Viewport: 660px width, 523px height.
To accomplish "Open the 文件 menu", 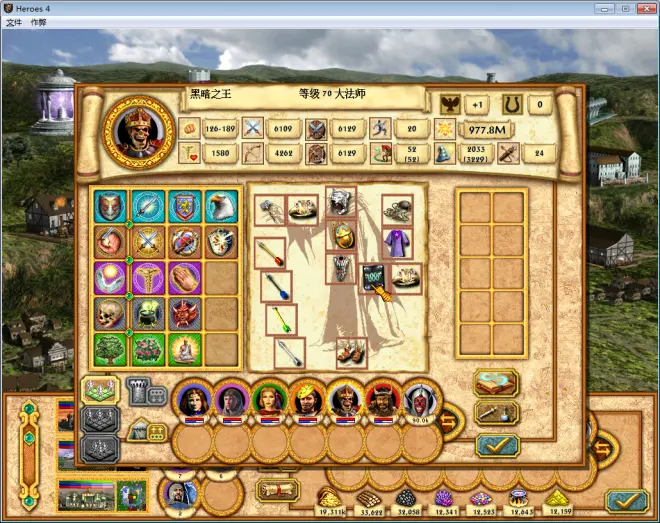I will 13,21.
